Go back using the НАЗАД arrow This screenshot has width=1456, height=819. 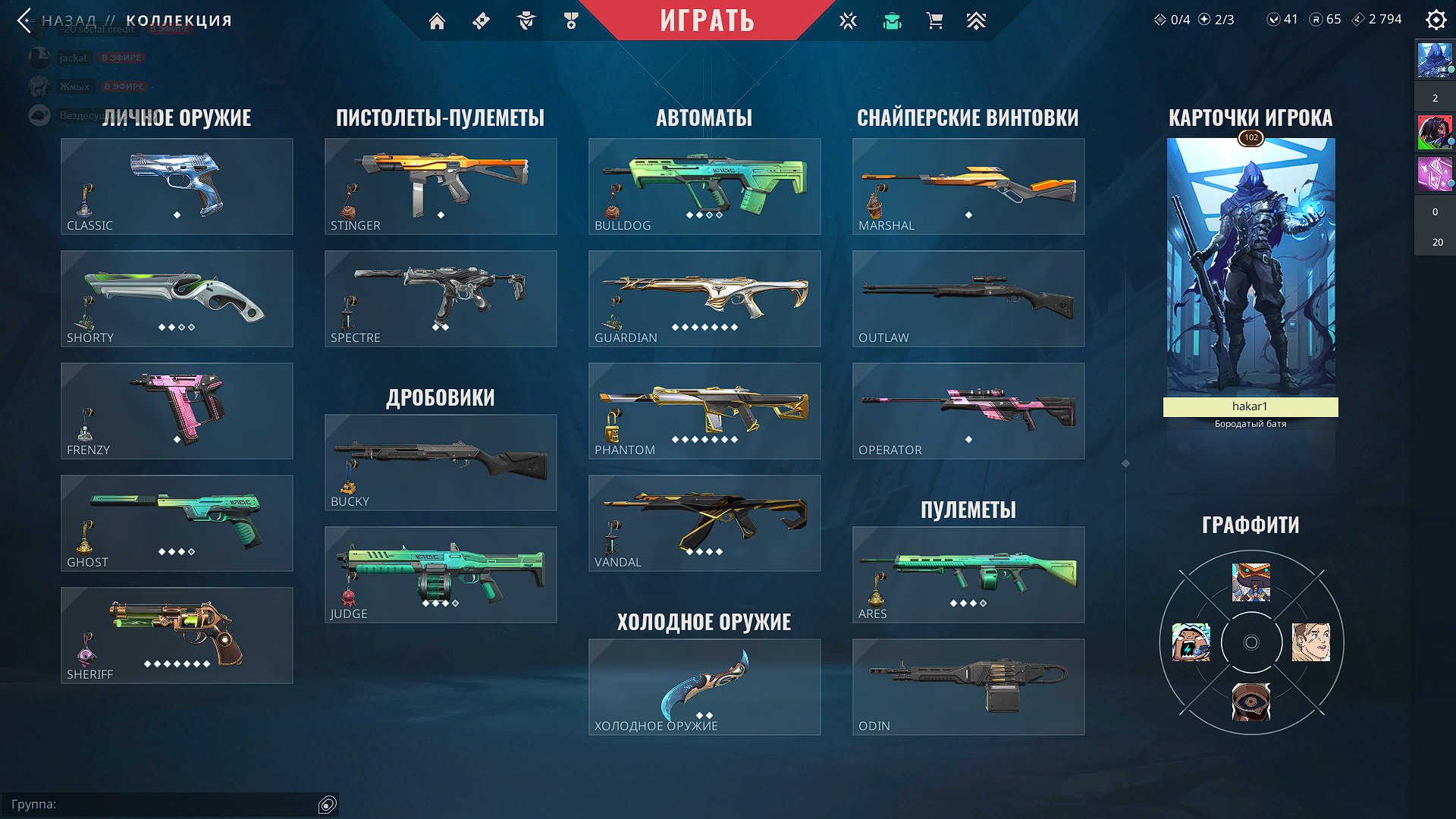[x=25, y=20]
